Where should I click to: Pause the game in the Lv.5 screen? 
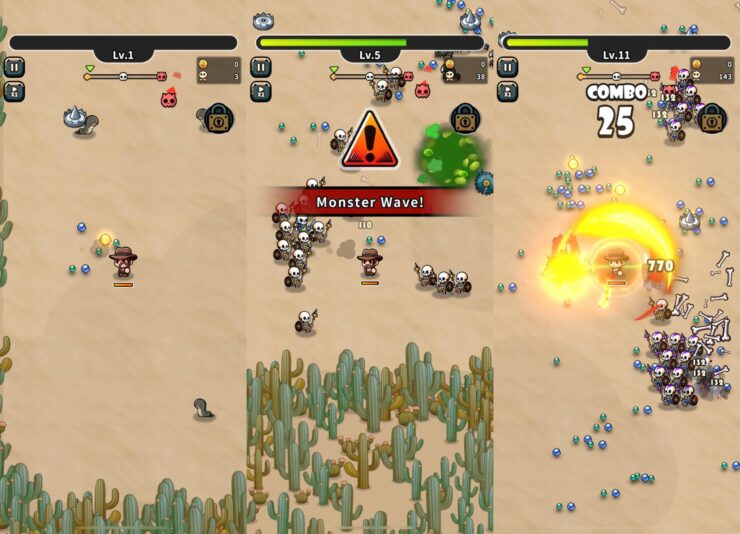[261, 67]
